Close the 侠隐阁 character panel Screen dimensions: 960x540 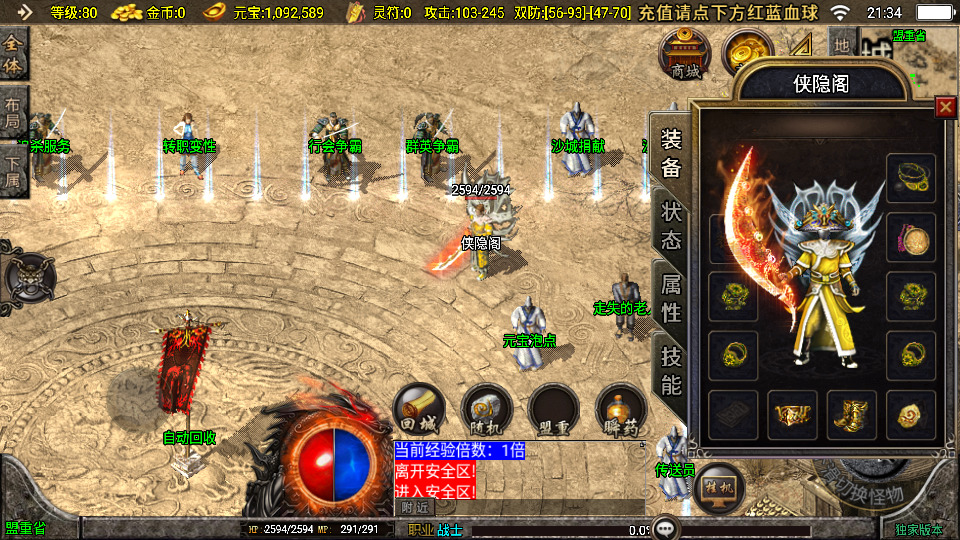pyautogui.click(x=944, y=107)
